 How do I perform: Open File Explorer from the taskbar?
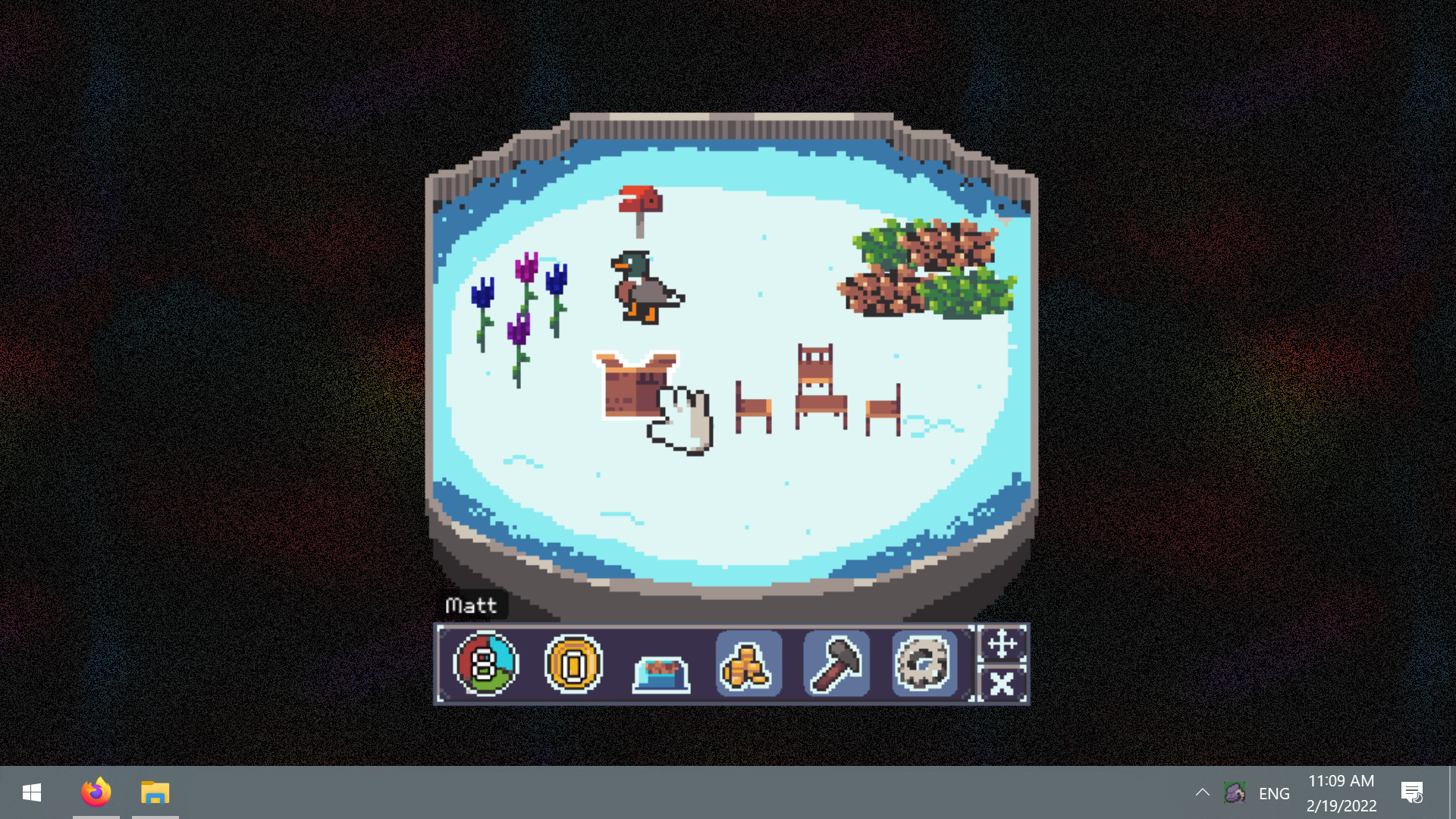click(155, 793)
